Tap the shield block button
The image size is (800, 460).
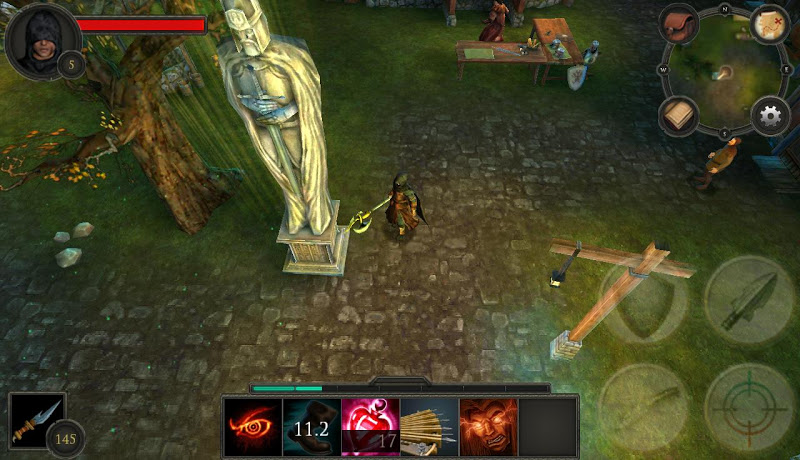pos(643,300)
